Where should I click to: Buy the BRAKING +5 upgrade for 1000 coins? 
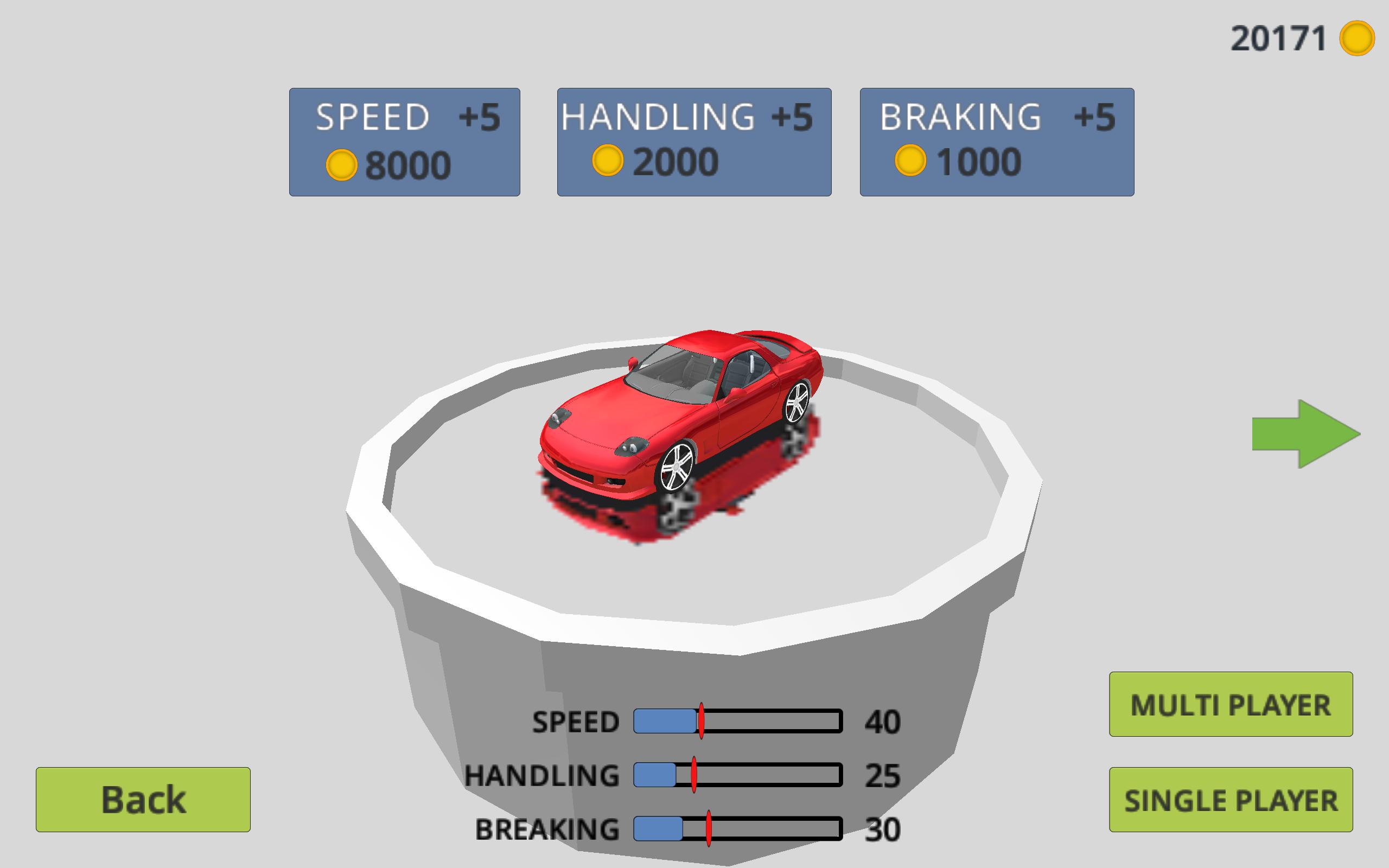point(996,141)
